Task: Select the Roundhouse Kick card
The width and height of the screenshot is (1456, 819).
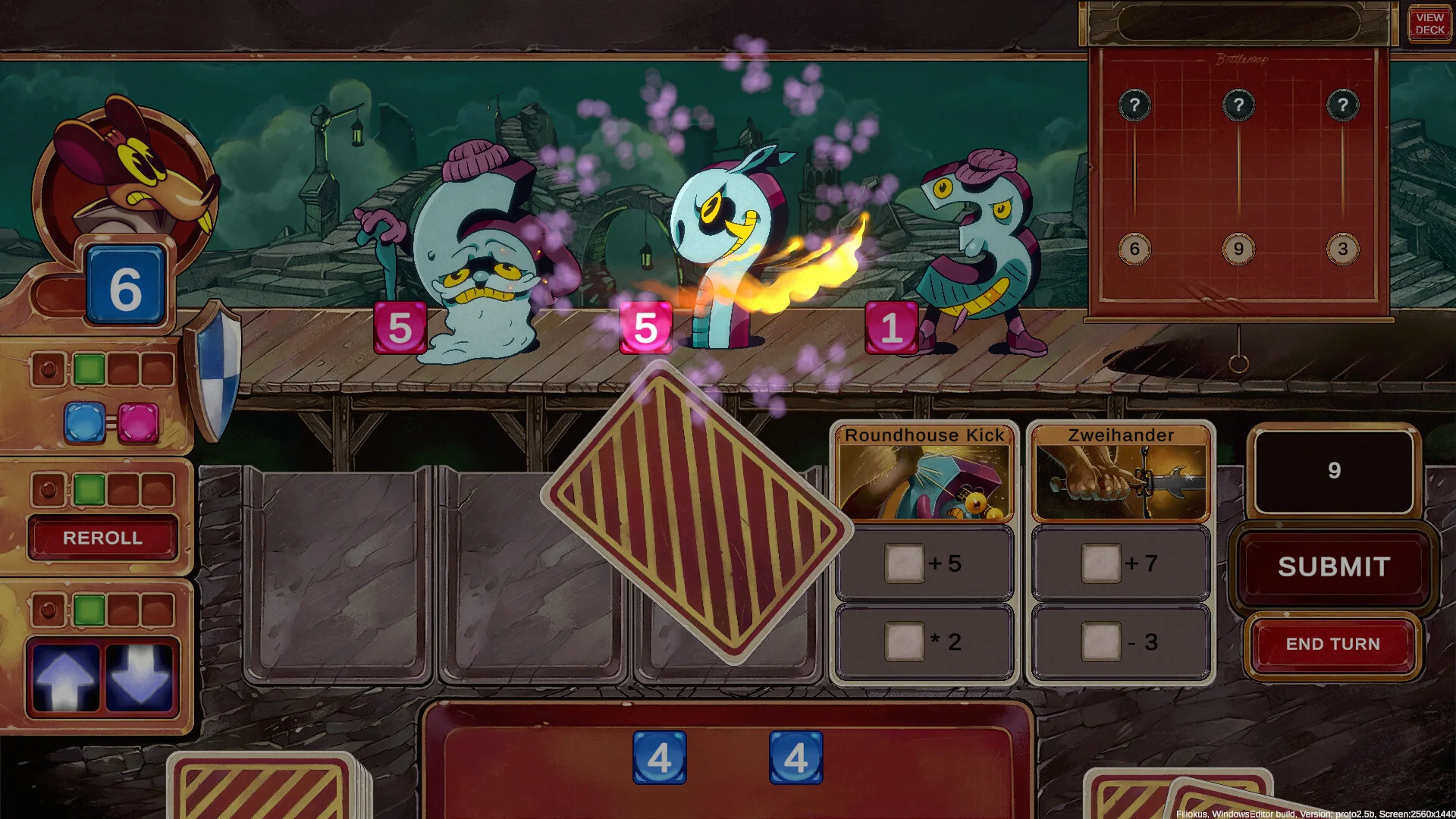Action: 924,474
